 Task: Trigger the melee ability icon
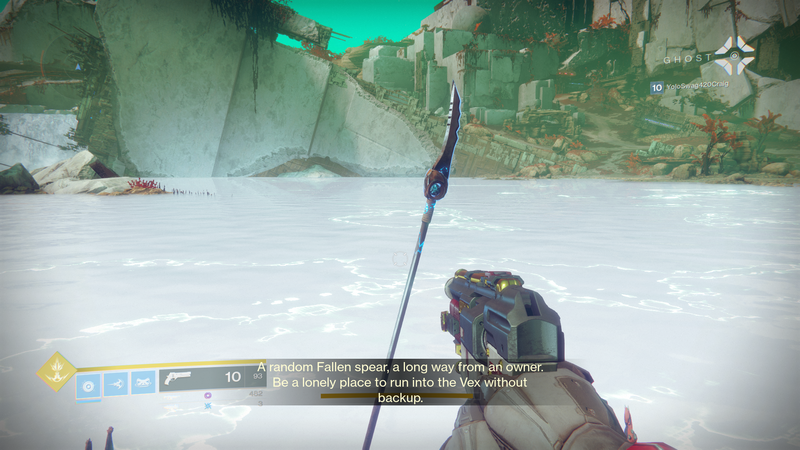(x=115, y=383)
